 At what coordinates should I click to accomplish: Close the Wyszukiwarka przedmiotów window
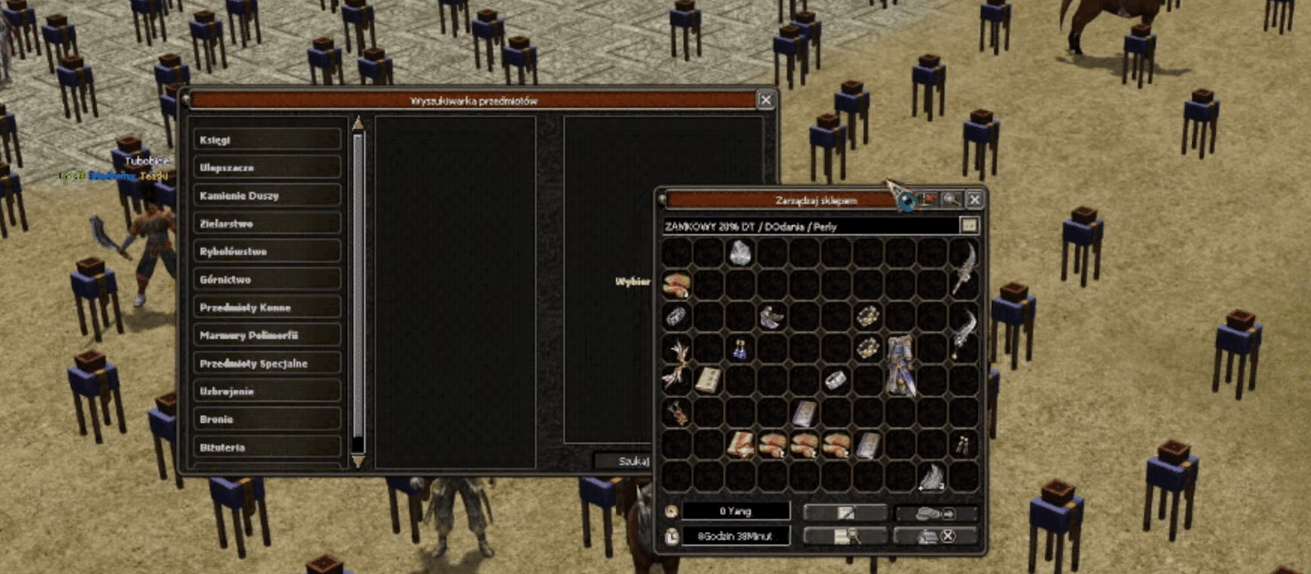[765, 100]
